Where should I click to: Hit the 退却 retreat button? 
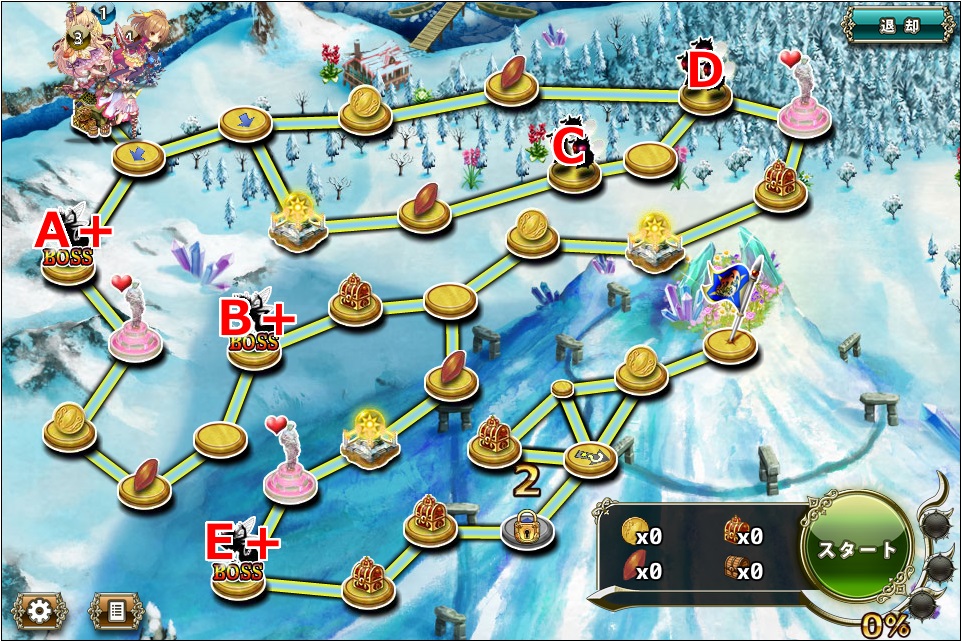click(x=896, y=25)
